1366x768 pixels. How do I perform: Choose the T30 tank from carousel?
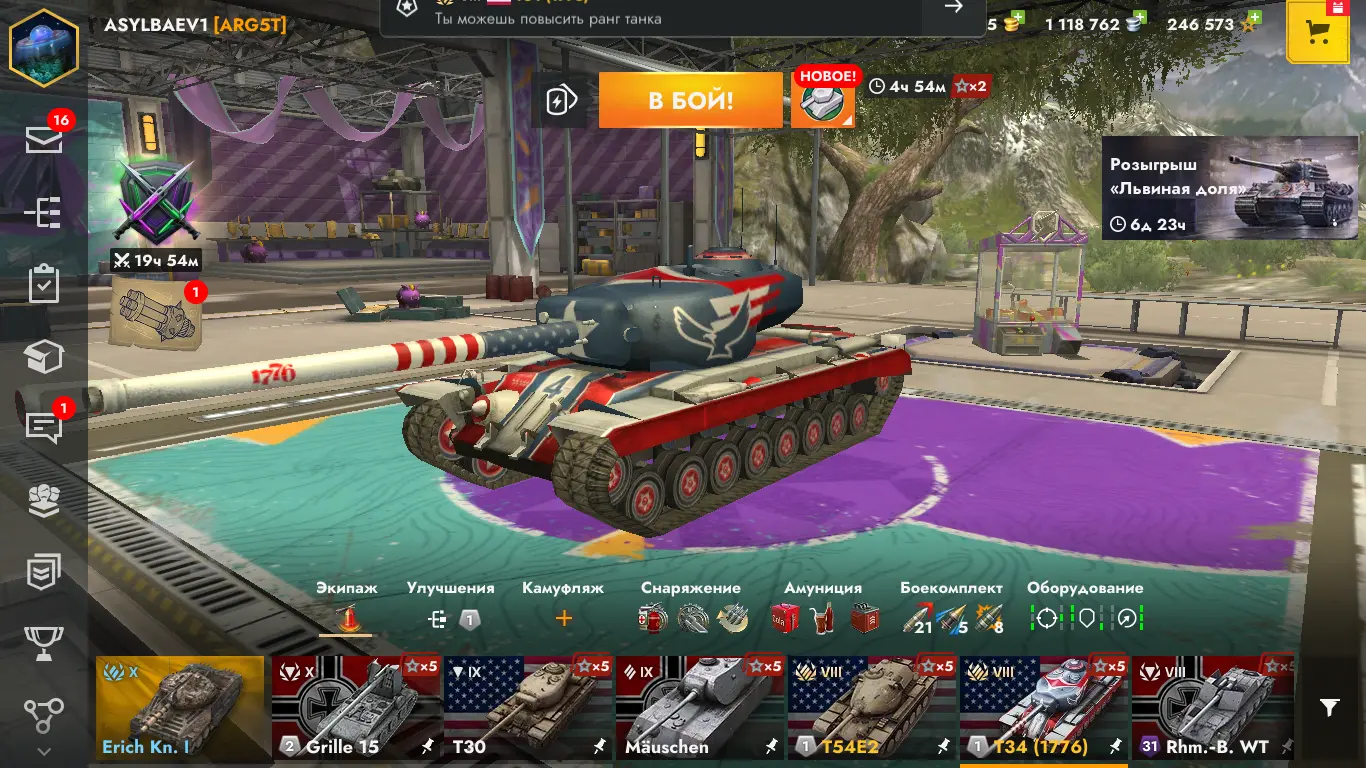click(528, 707)
